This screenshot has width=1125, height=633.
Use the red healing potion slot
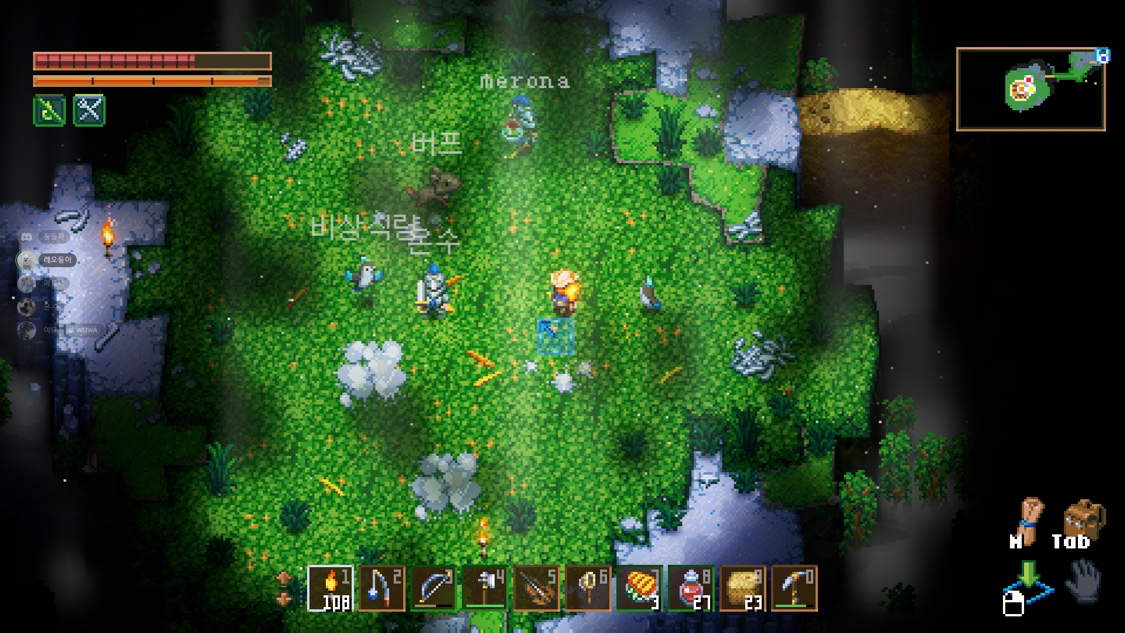pyautogui.click(x=692, y=588)
